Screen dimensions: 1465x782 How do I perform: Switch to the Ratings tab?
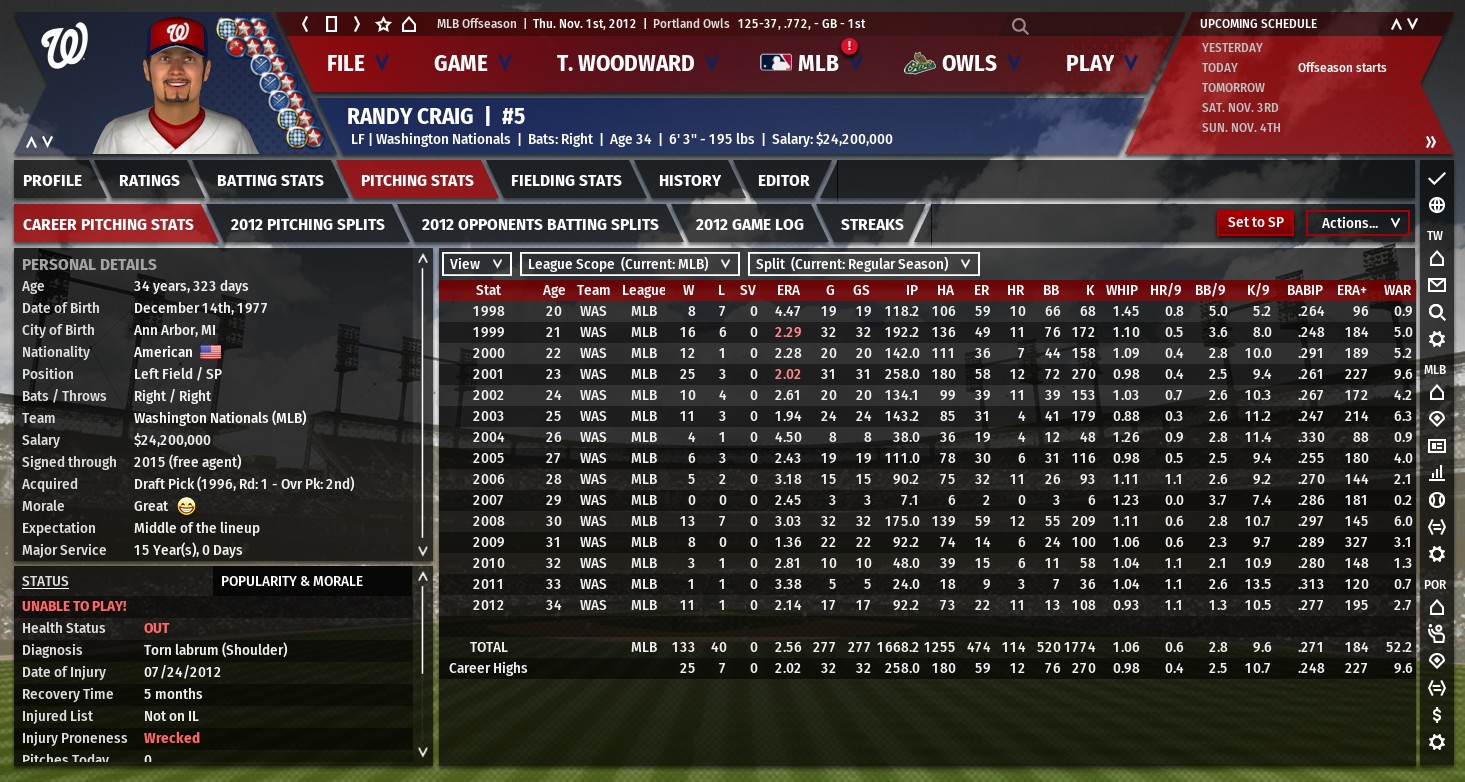149,181
